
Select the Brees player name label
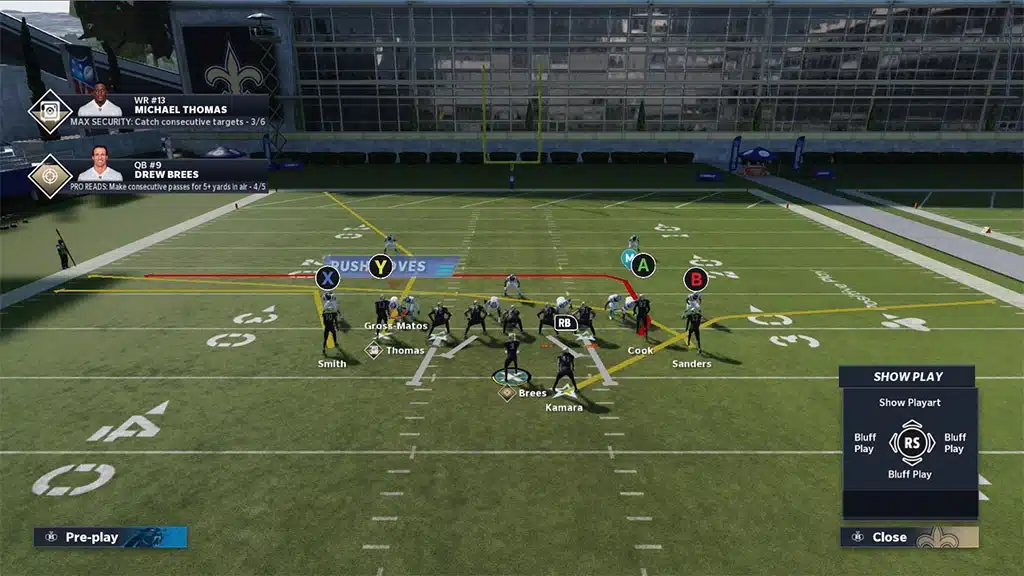coord(532,393)
